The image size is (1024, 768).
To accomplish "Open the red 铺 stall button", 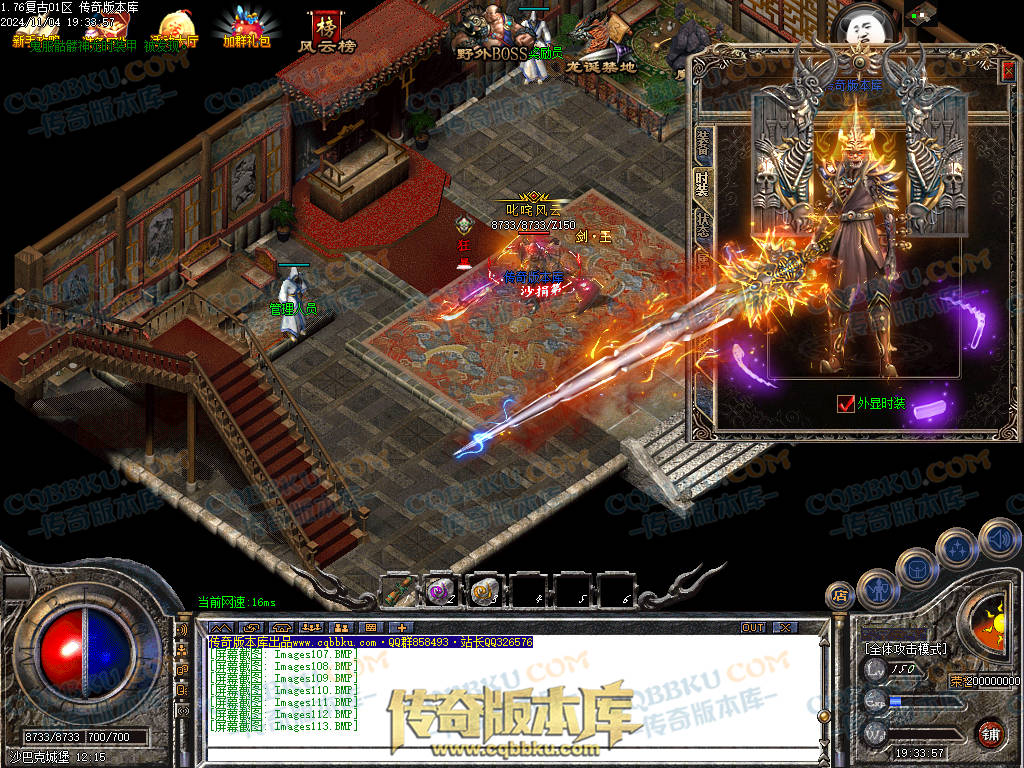I will (x=990, y=732).
